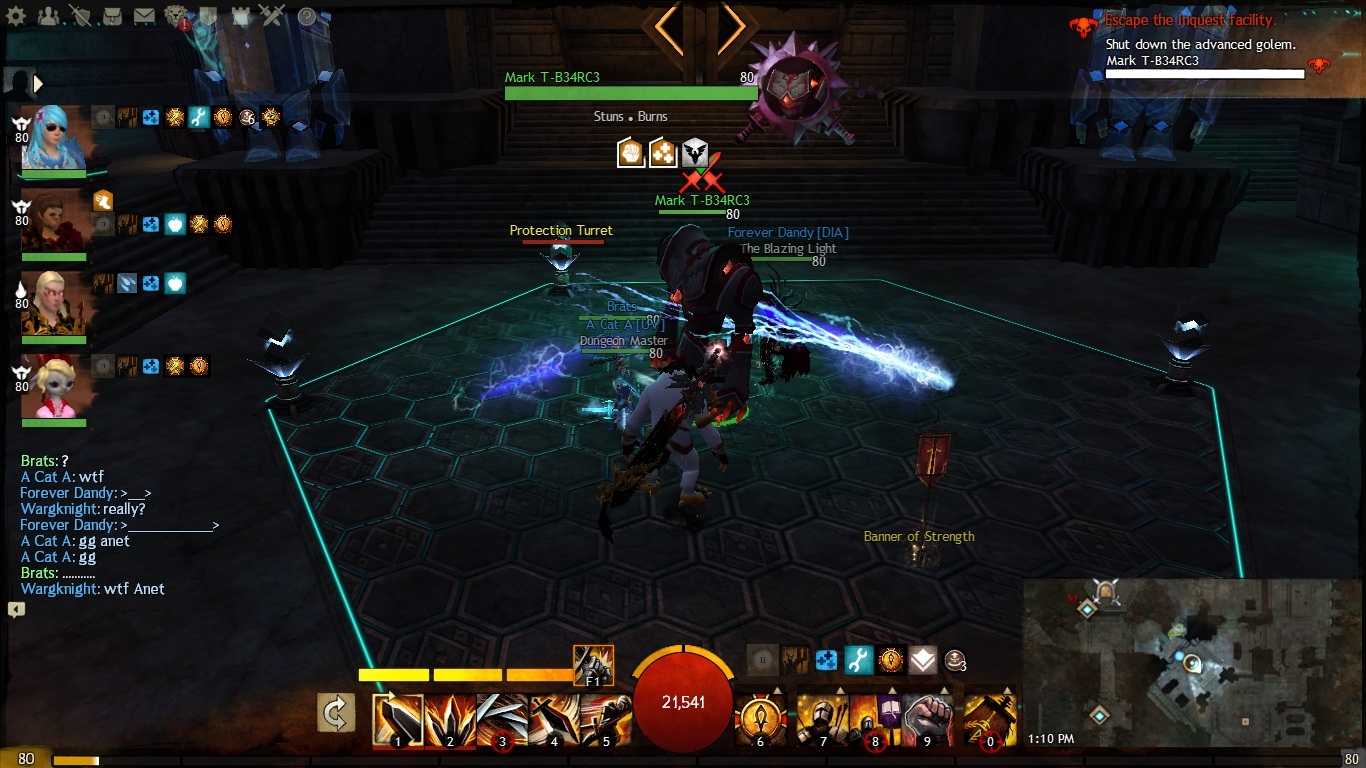1366x768 pixels.
Task: Open the Black Lion trading post icon
Action: [176, 16]
